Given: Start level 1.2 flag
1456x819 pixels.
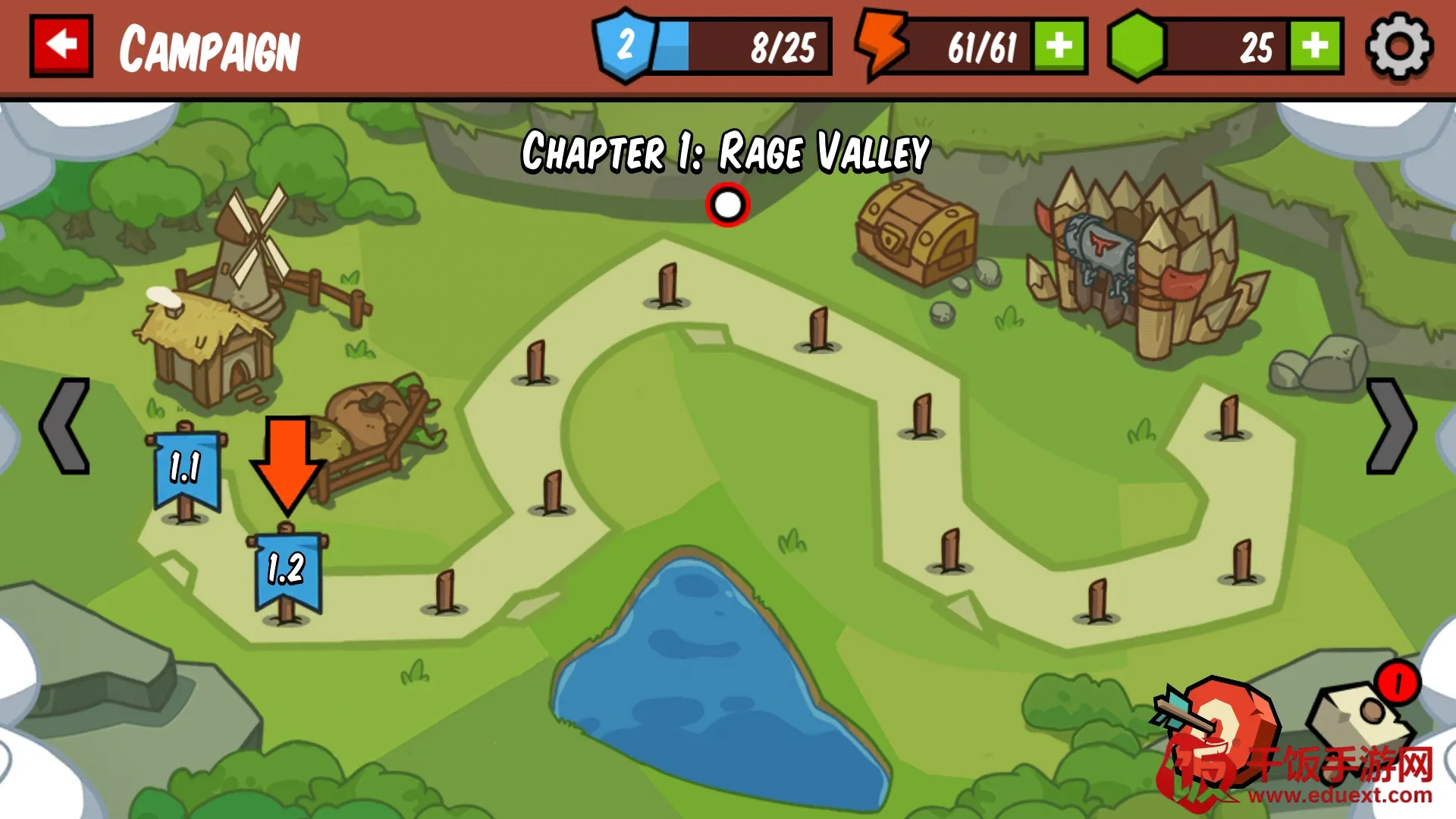Looking at the screenshot, I should (287, 570).
